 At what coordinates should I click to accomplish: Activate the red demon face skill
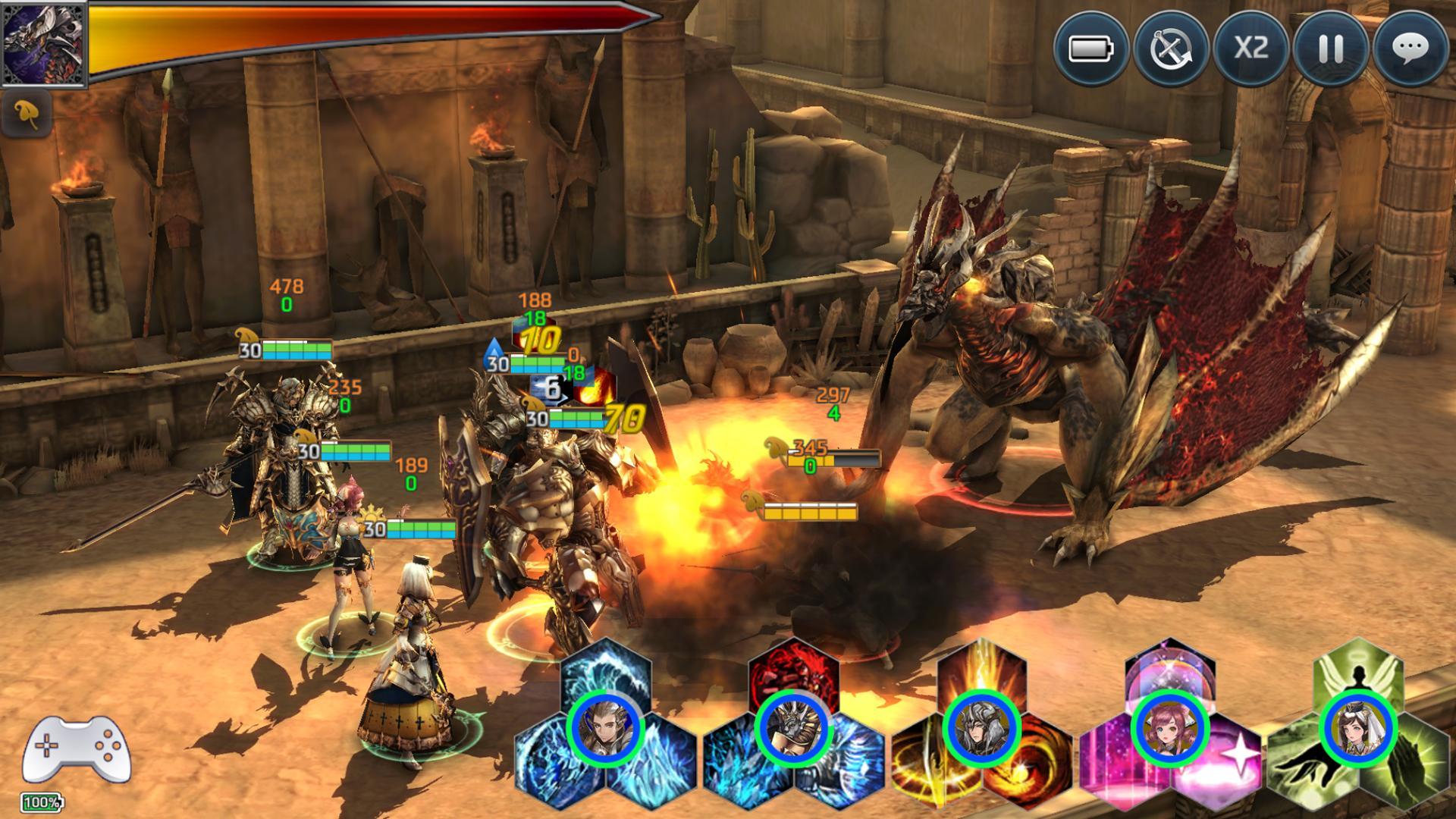point(794,671)
